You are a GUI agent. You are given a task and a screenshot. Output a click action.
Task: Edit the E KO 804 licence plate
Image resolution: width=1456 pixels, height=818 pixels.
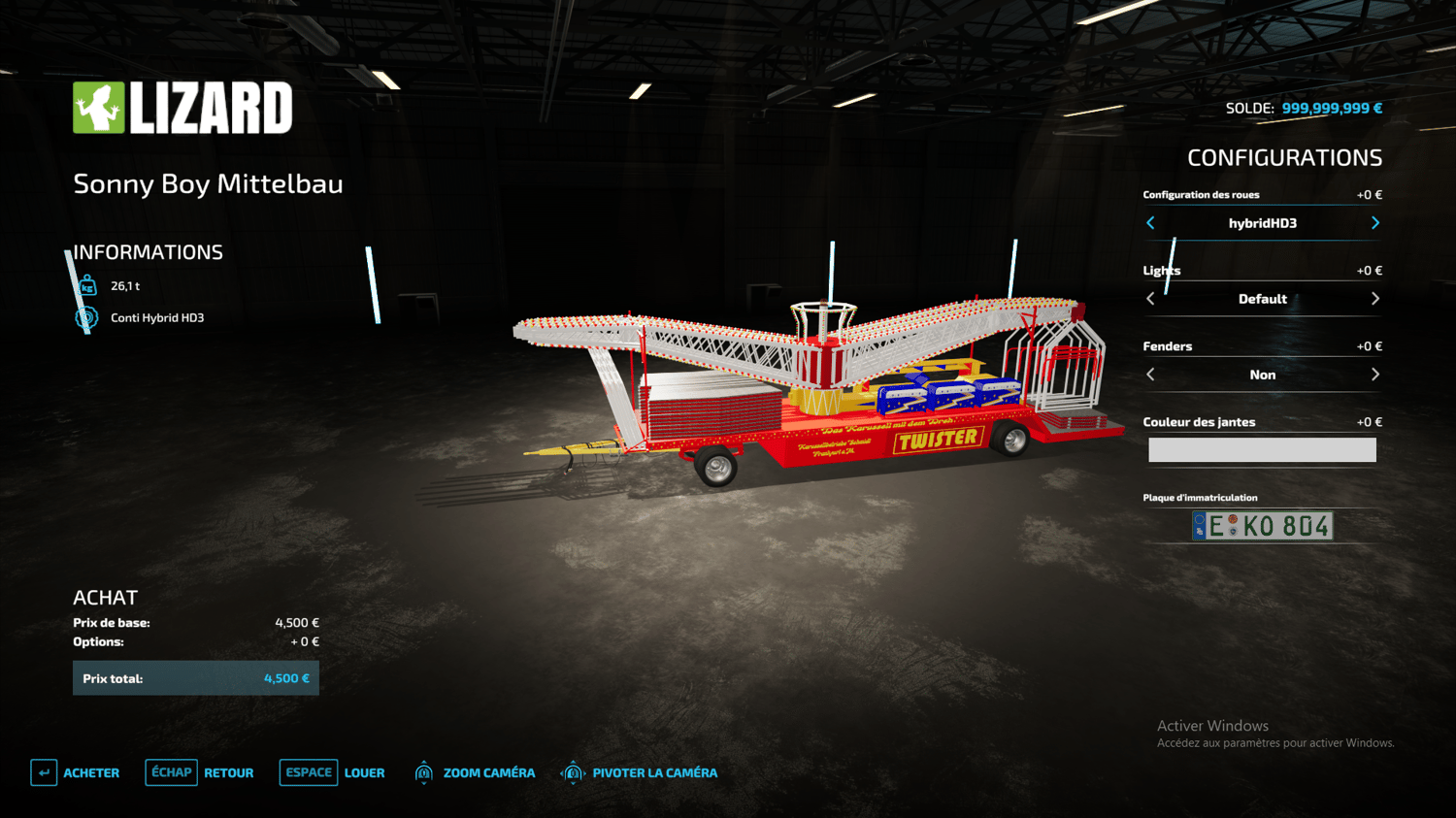click(1262, 526)
